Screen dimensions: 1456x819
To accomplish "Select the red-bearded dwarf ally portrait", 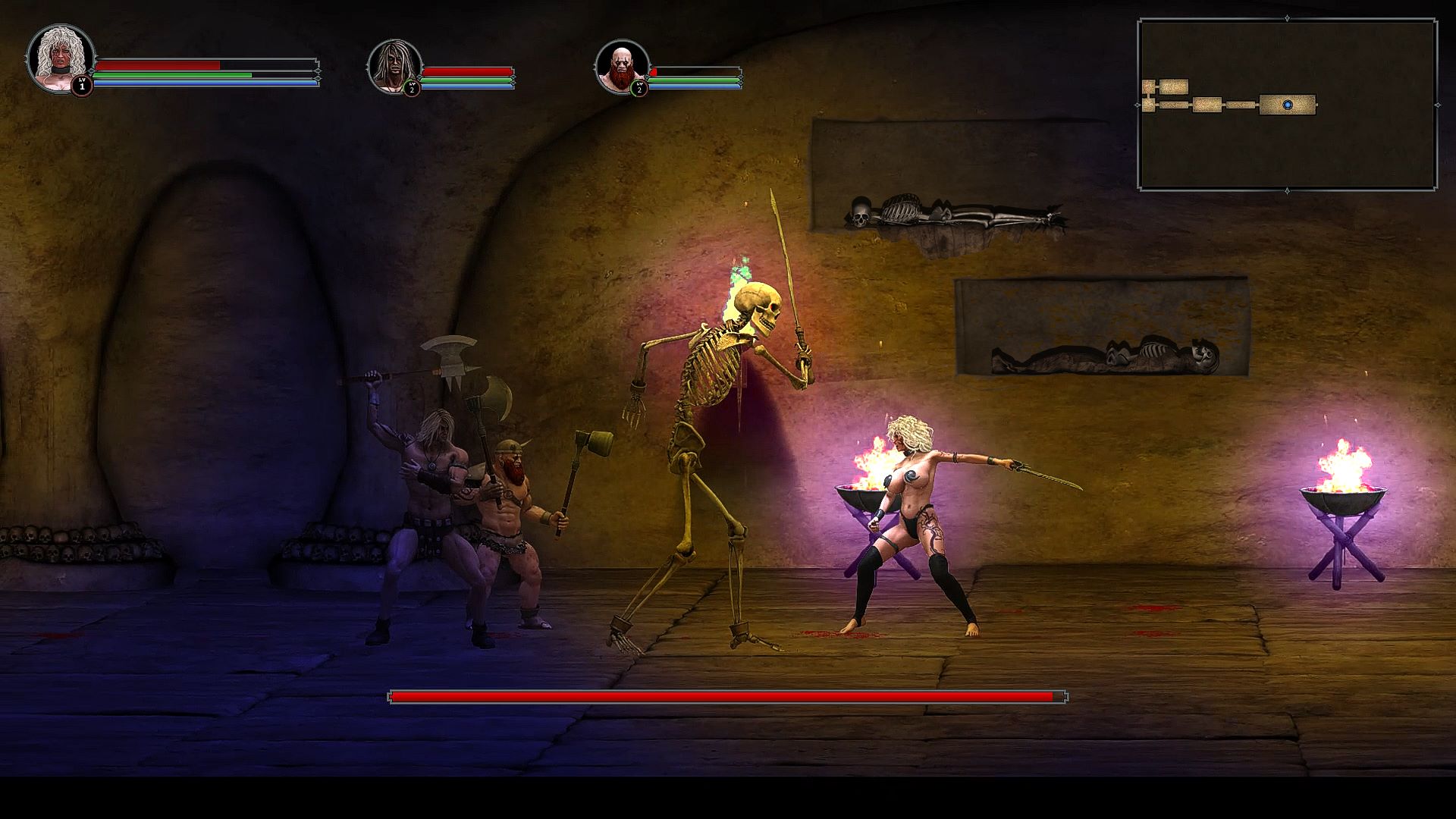I will pos(622,67).
